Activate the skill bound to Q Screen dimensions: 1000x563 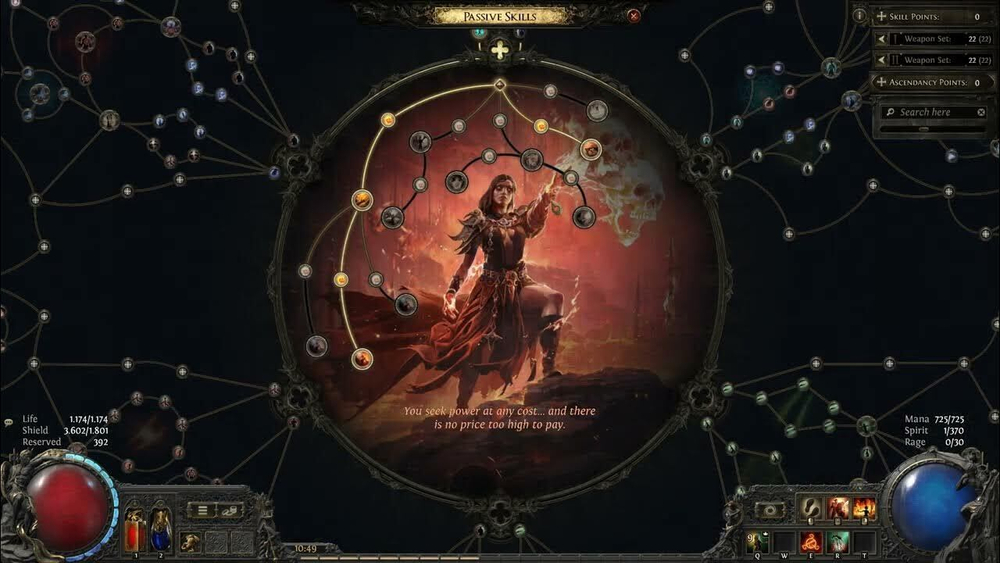coord(757,541)
